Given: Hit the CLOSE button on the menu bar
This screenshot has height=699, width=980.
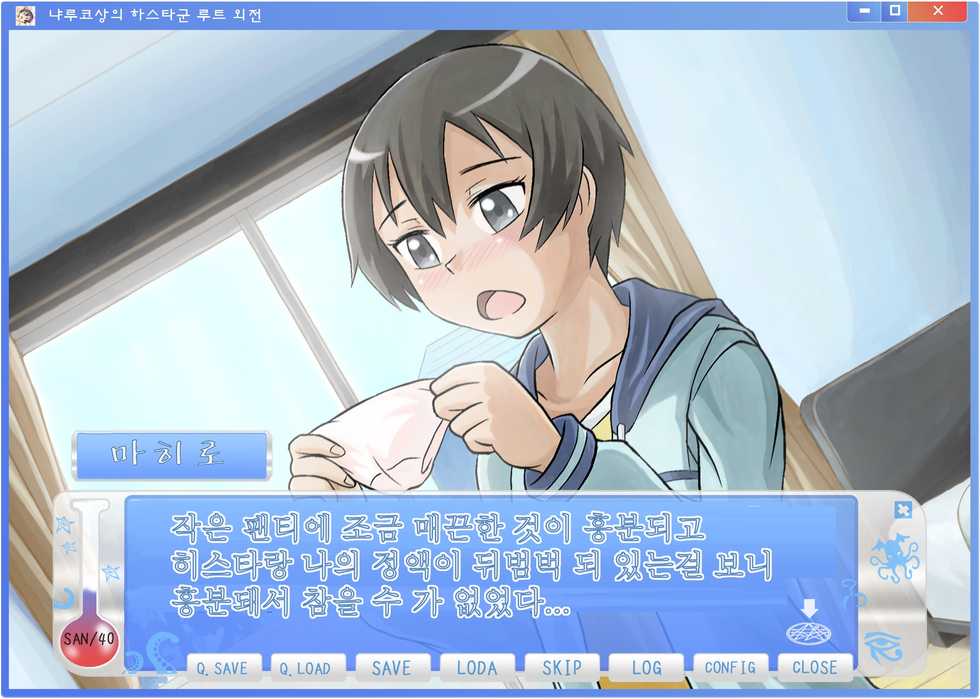Looking at the screenshot, I should [814, 668].
